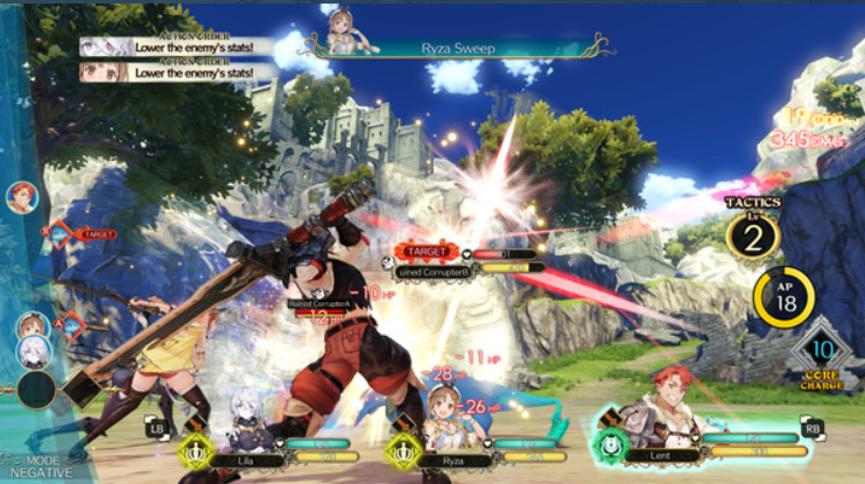Click the white-haired Lila portrait on the timeline
Screen dimensions: 865x484
click(32, 351)
